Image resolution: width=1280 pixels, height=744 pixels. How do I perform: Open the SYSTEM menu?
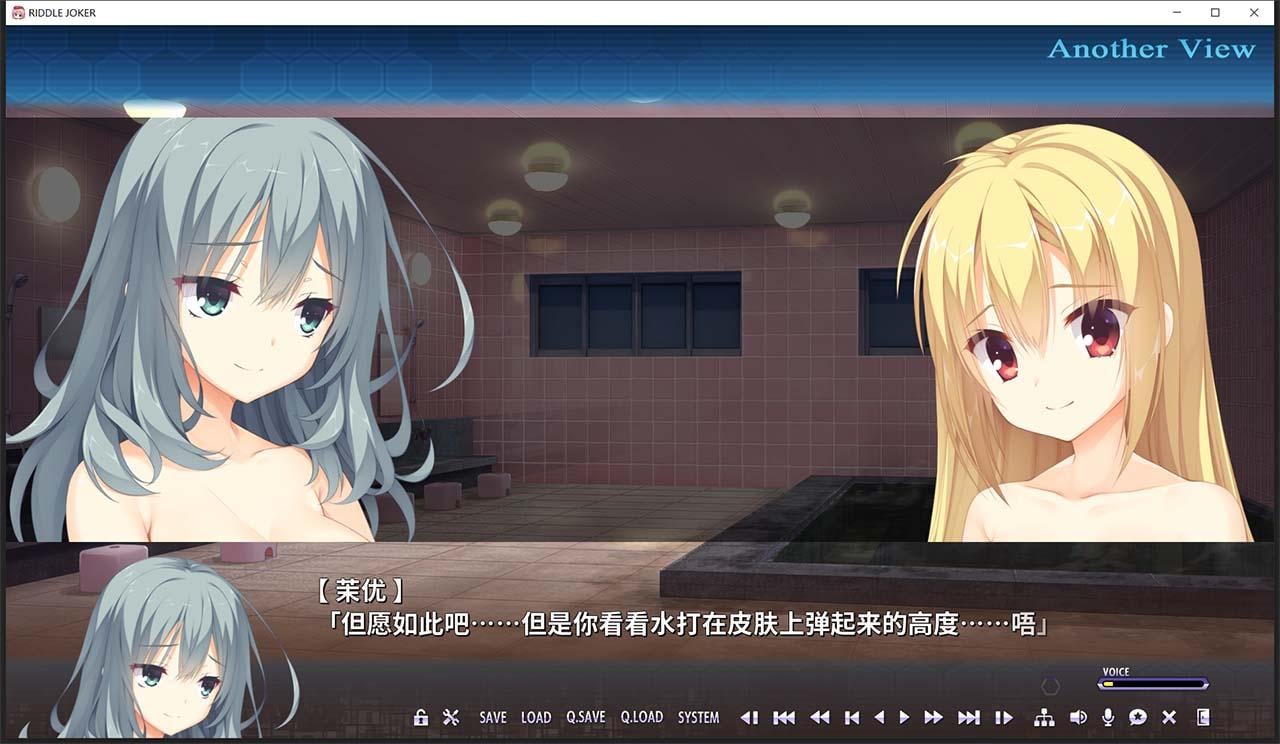pos(699,717)
